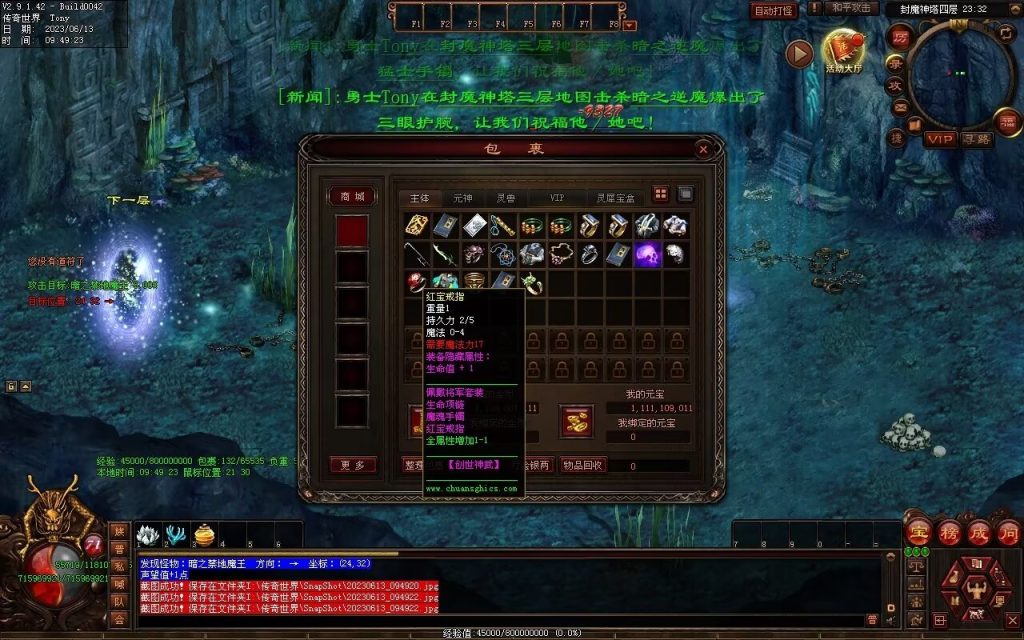Use the white lotus hotbar item

tap(148, 536)
